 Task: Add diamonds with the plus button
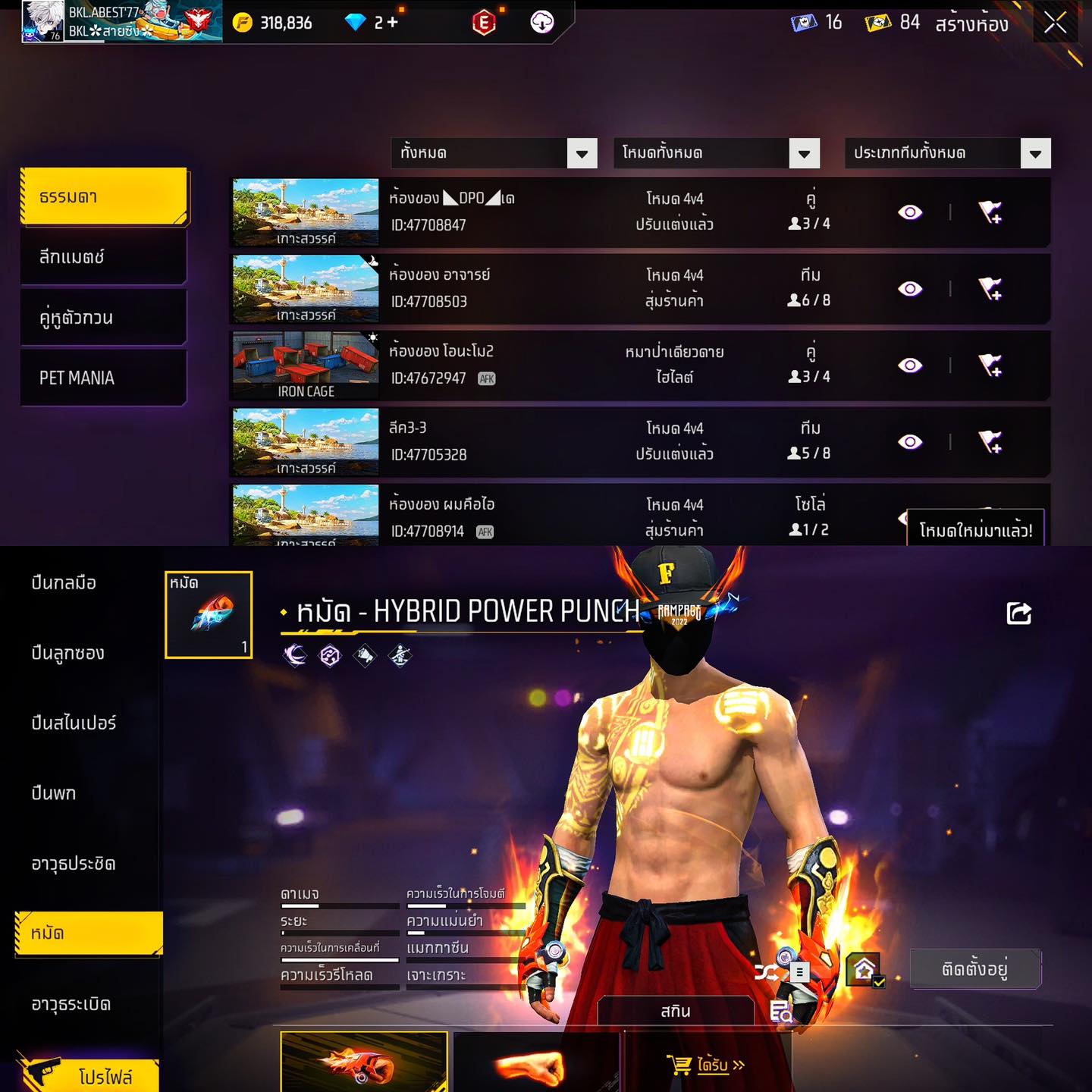coord(392,23)
